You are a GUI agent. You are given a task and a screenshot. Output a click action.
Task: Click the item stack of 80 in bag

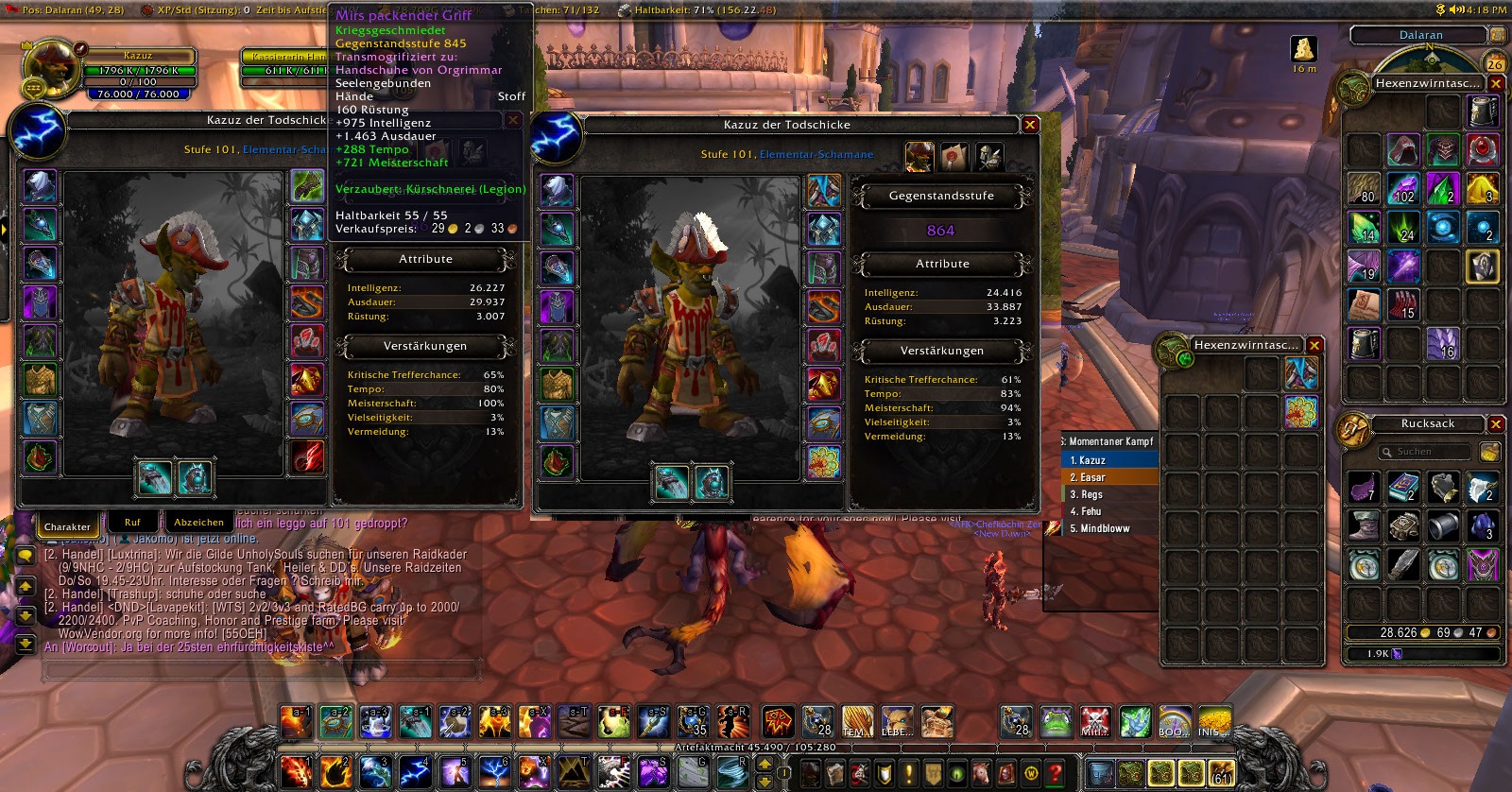(1364, 189)
